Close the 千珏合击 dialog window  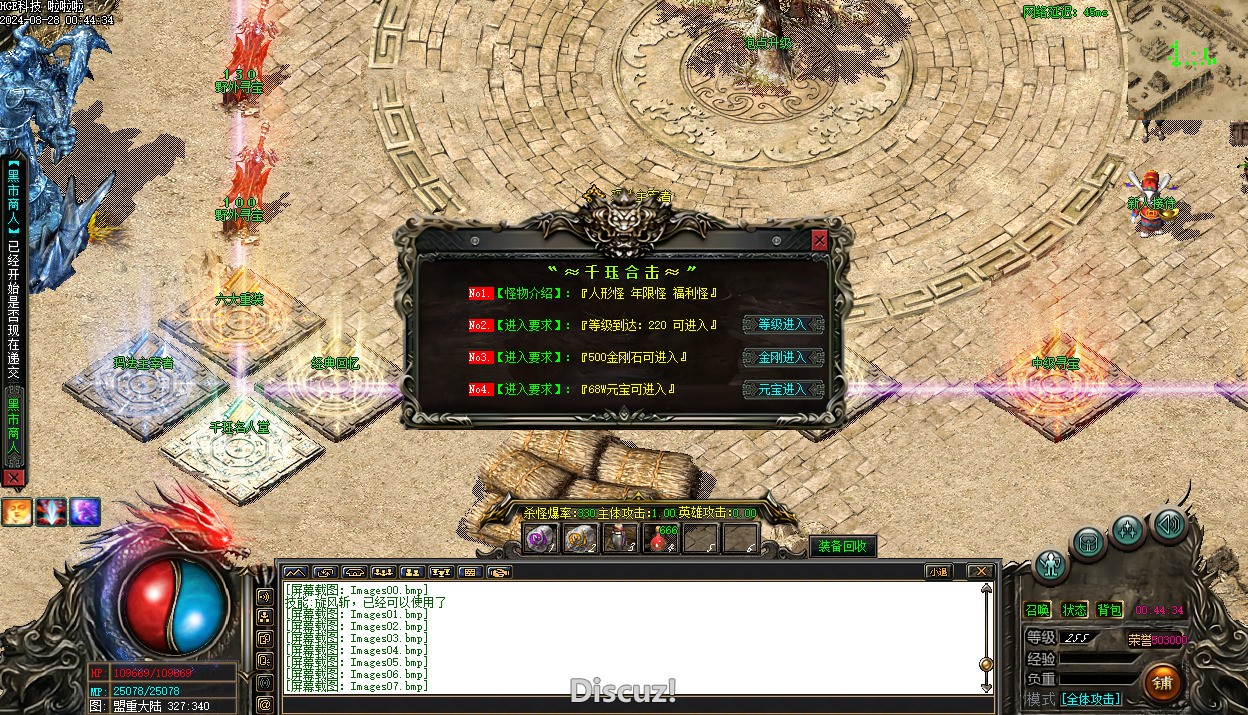819,240
